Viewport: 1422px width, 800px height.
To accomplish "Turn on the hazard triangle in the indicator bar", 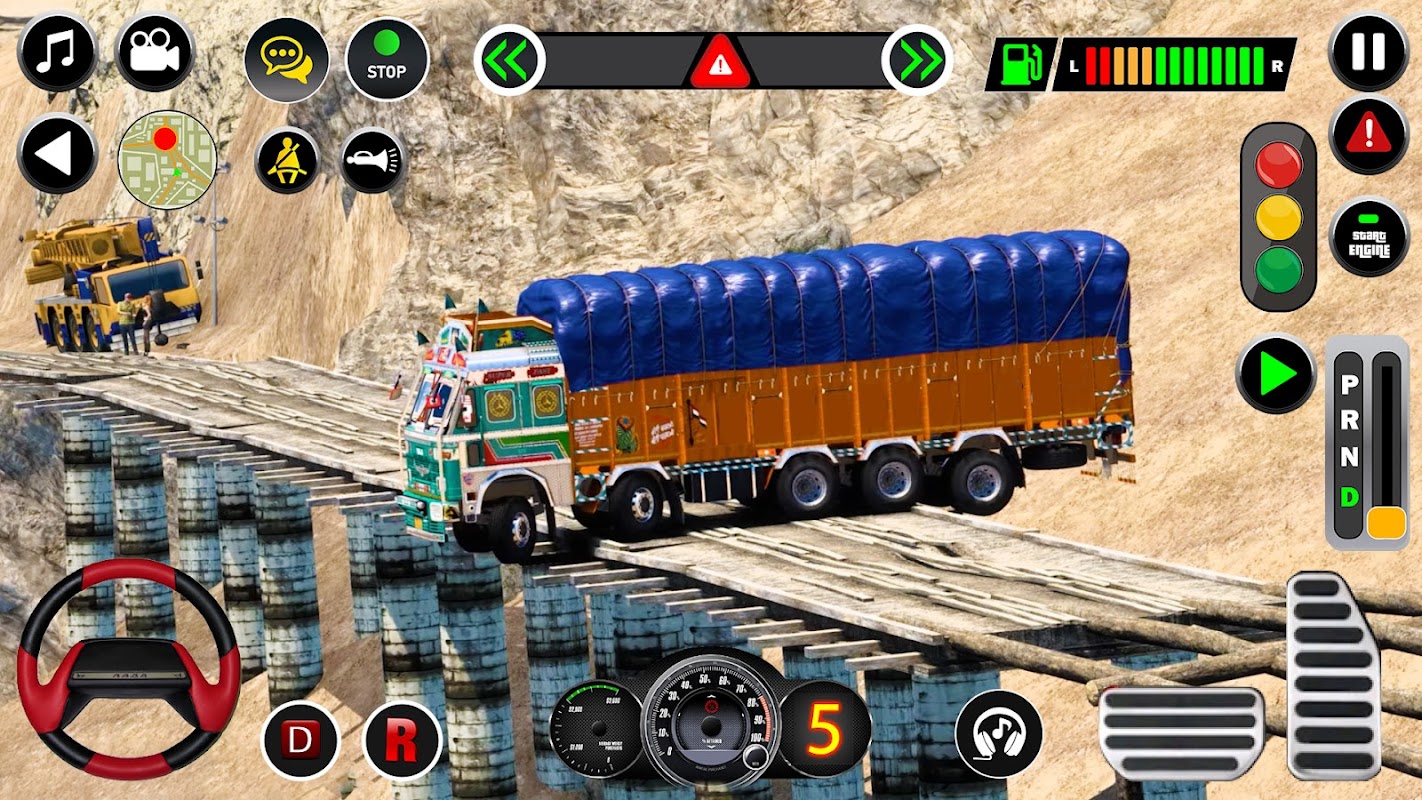I will click(718, 64).
